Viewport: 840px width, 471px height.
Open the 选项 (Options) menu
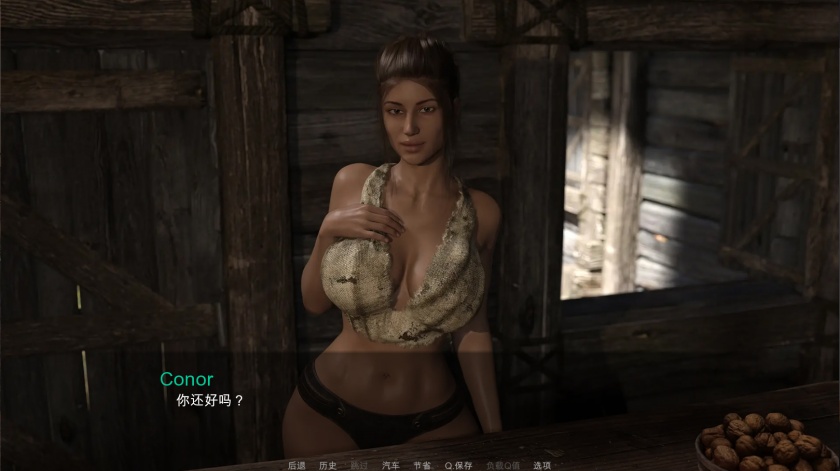(542, 465)
